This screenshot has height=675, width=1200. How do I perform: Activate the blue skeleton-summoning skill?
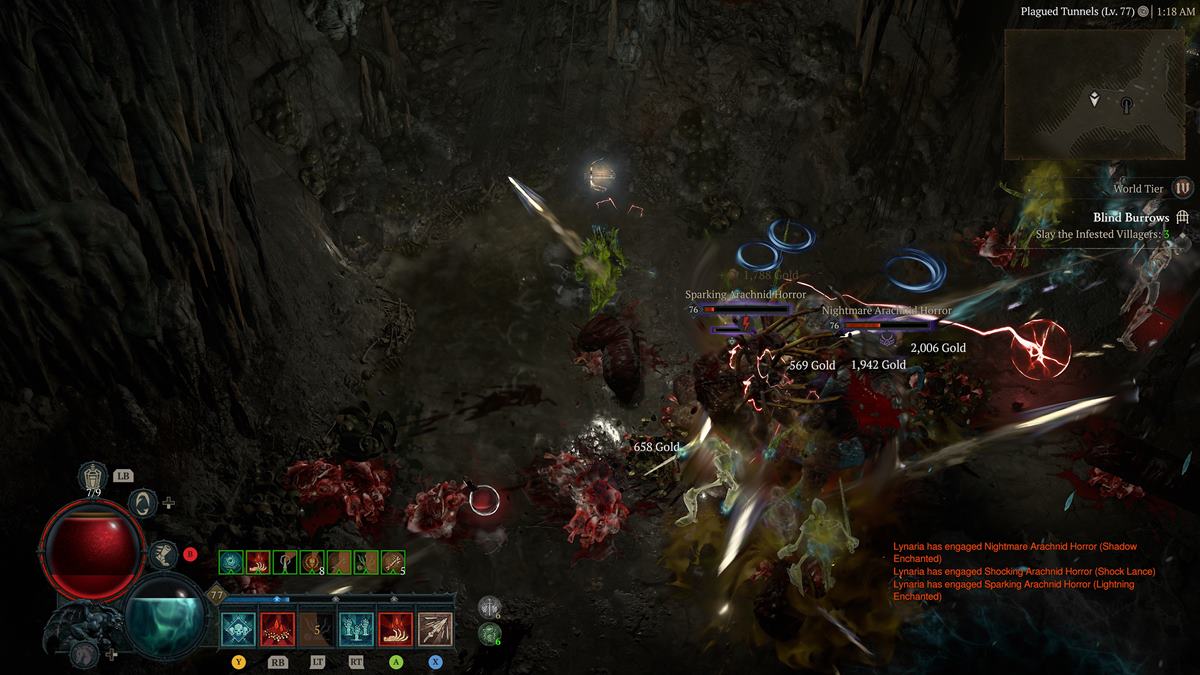point(357,629)
